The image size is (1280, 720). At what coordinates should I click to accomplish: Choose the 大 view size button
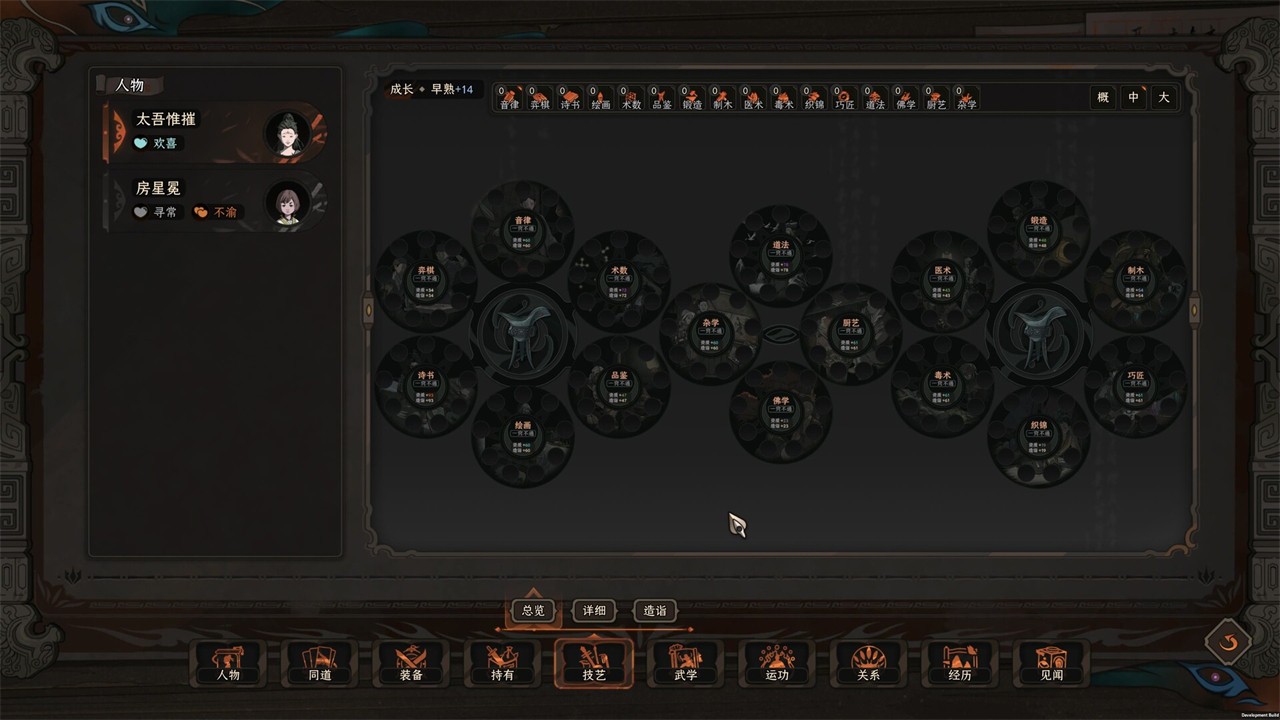(1163, 97)
